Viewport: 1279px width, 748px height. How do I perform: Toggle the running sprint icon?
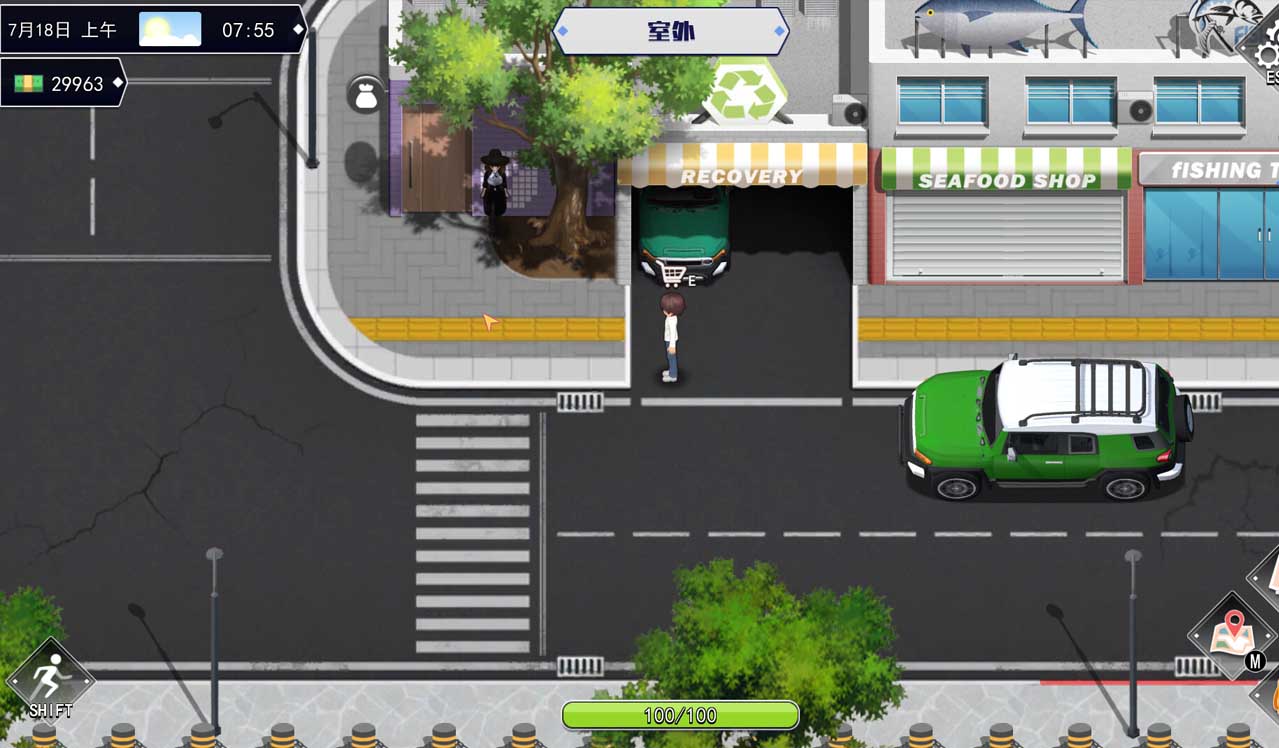click(x=49, y=680)
